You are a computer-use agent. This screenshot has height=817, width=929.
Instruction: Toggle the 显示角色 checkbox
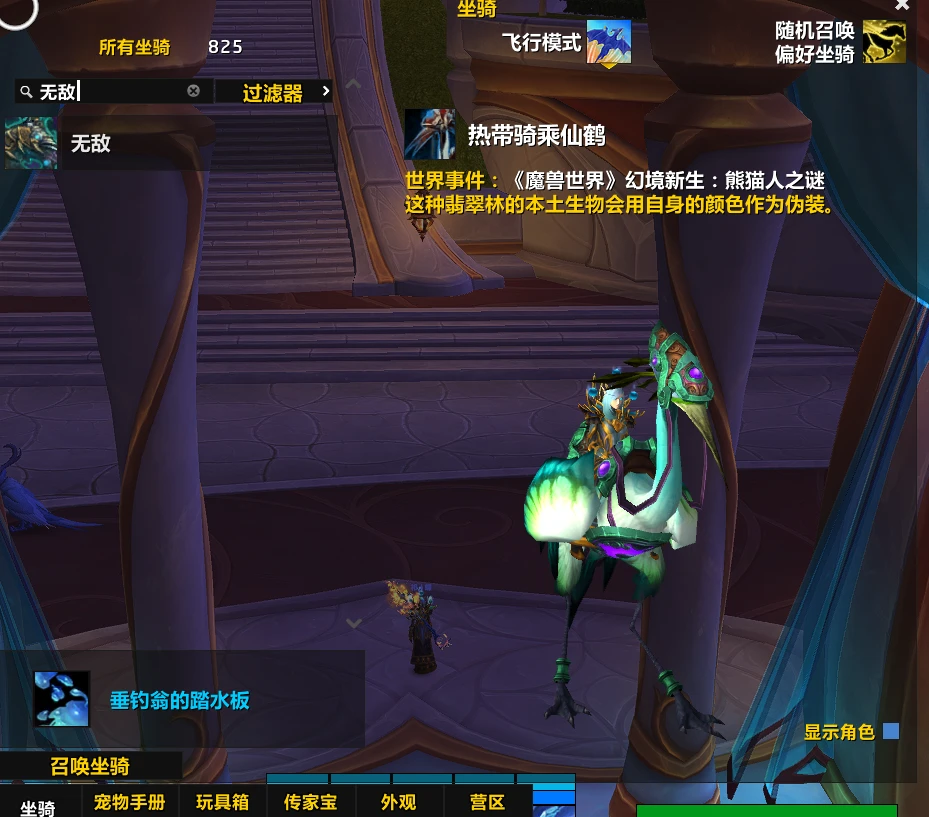pyautogui.click(x=891, y=732)
